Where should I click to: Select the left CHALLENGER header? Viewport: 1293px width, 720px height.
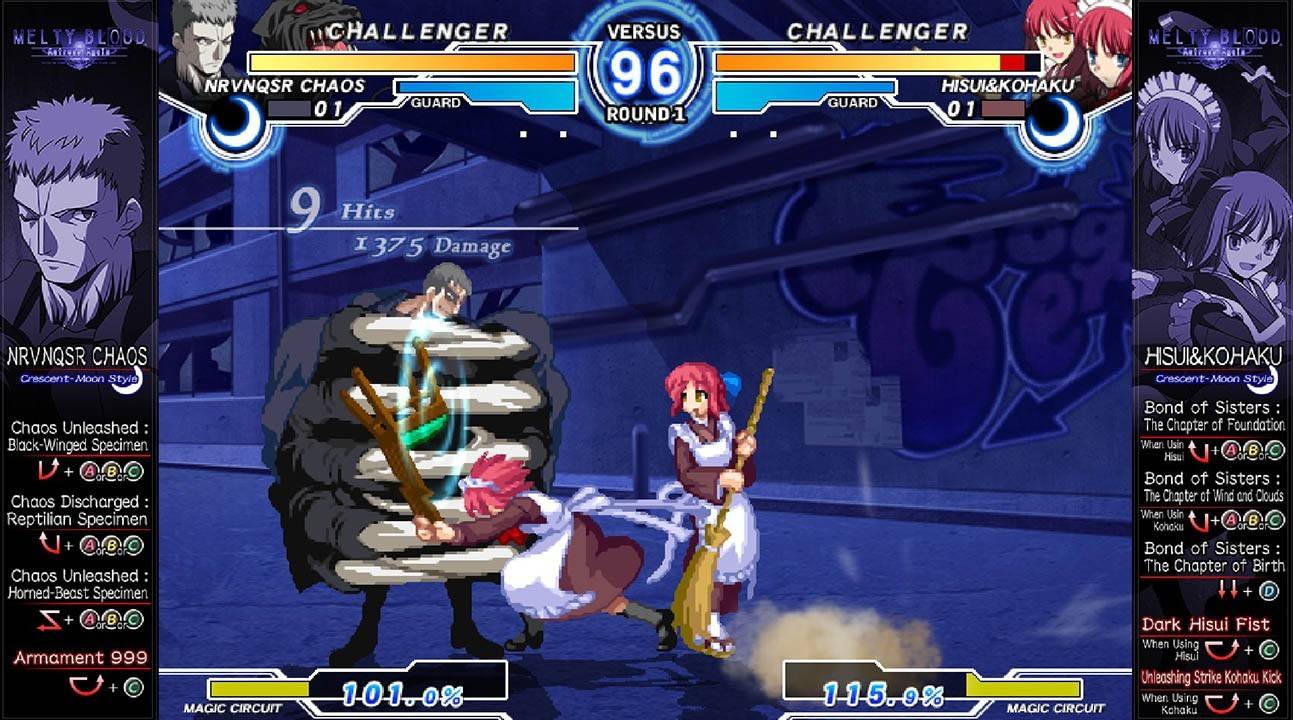(415, 30)
